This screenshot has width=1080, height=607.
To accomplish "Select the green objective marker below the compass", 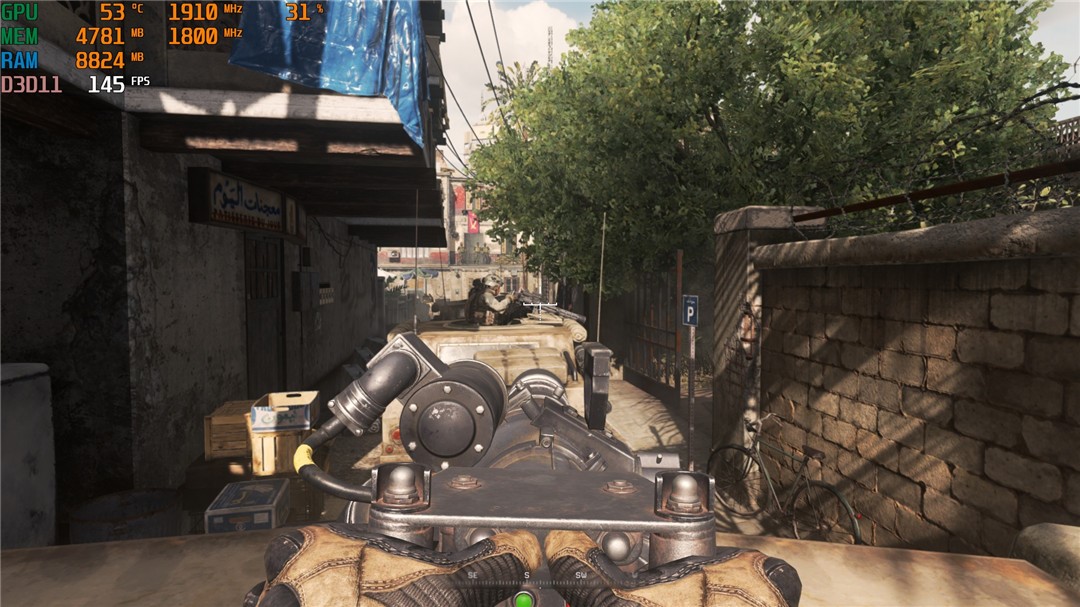I will point(523,600).
